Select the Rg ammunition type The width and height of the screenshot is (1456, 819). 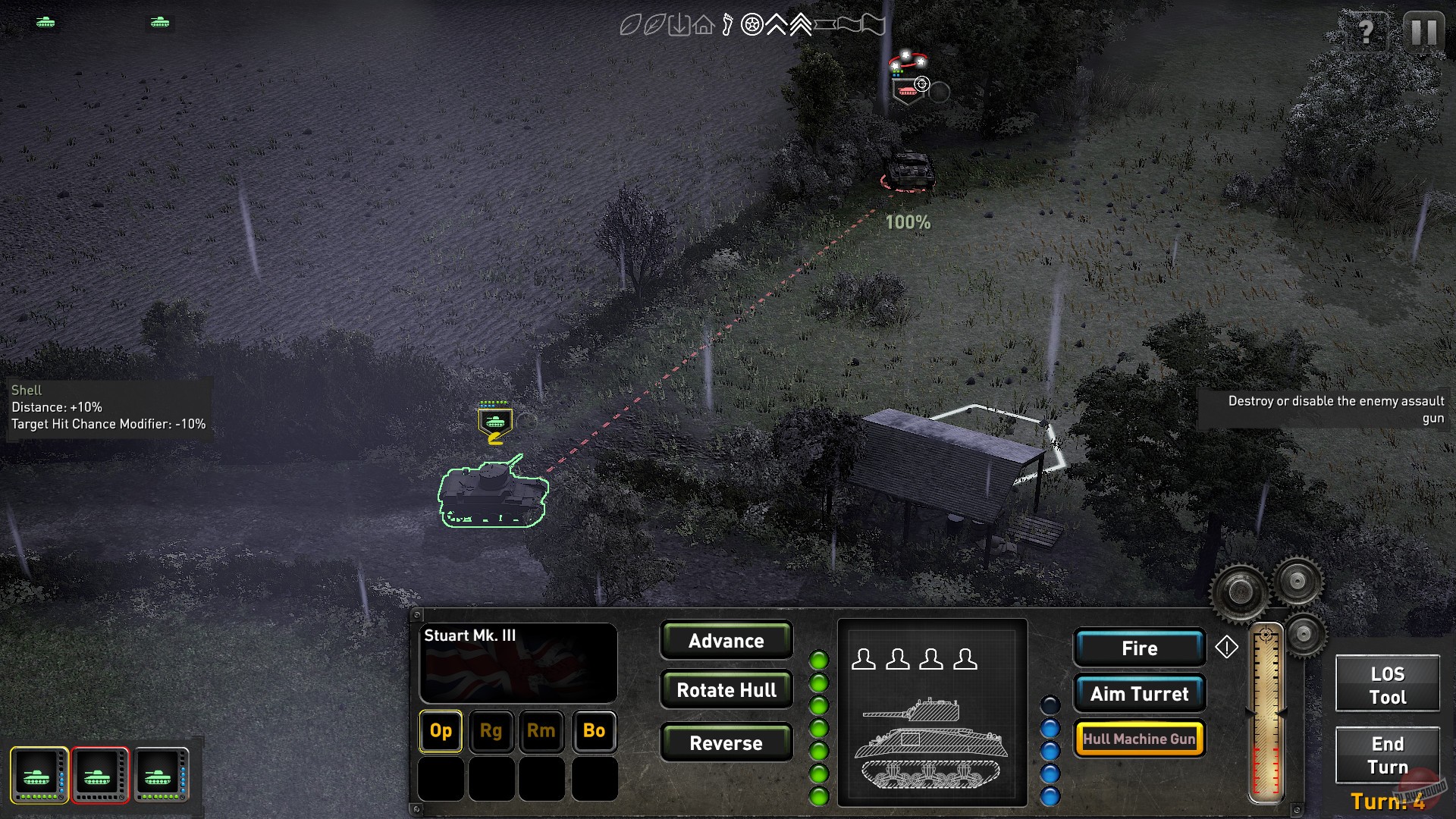(491, 731)
